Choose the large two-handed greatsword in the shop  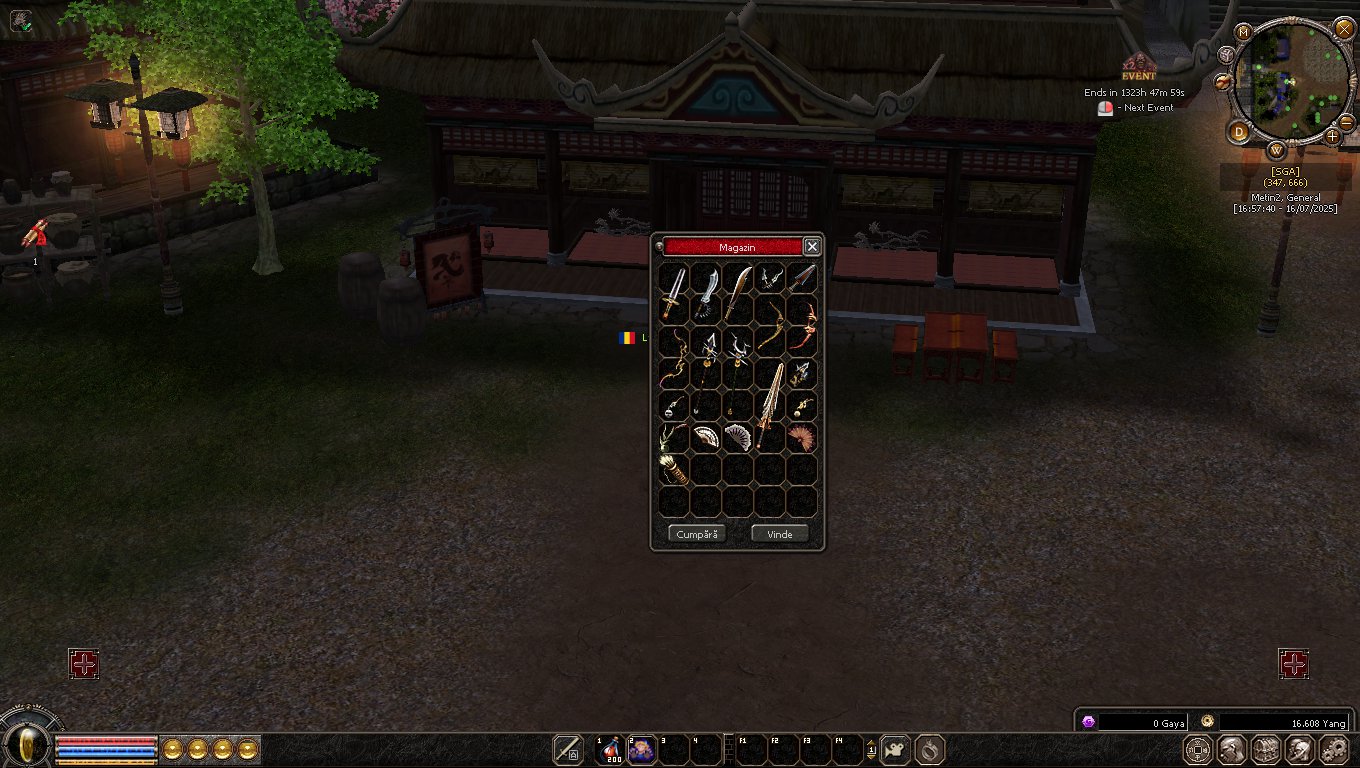coord(769,405)
